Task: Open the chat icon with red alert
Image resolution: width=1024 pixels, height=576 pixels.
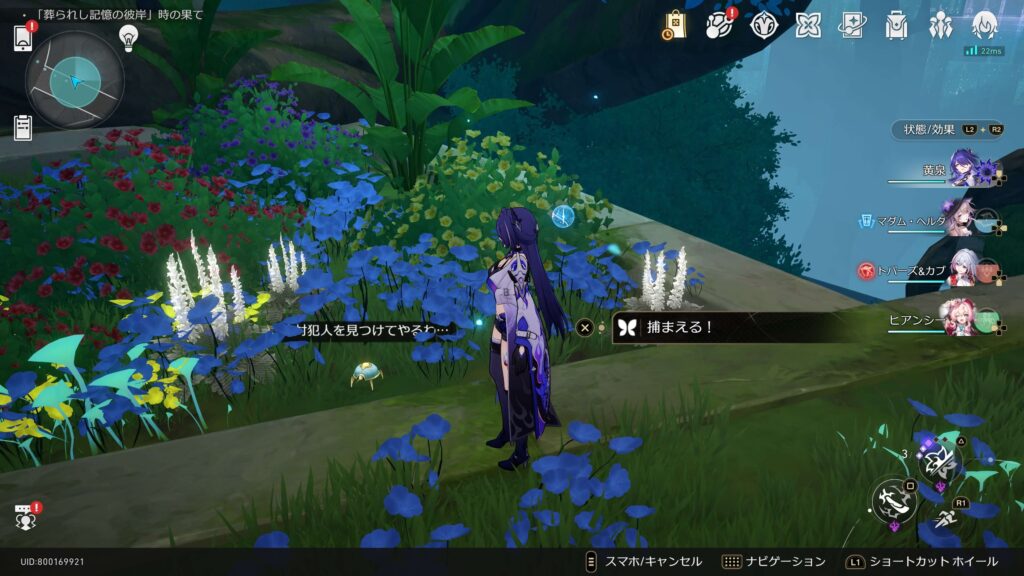Action: tap(24, 516)
